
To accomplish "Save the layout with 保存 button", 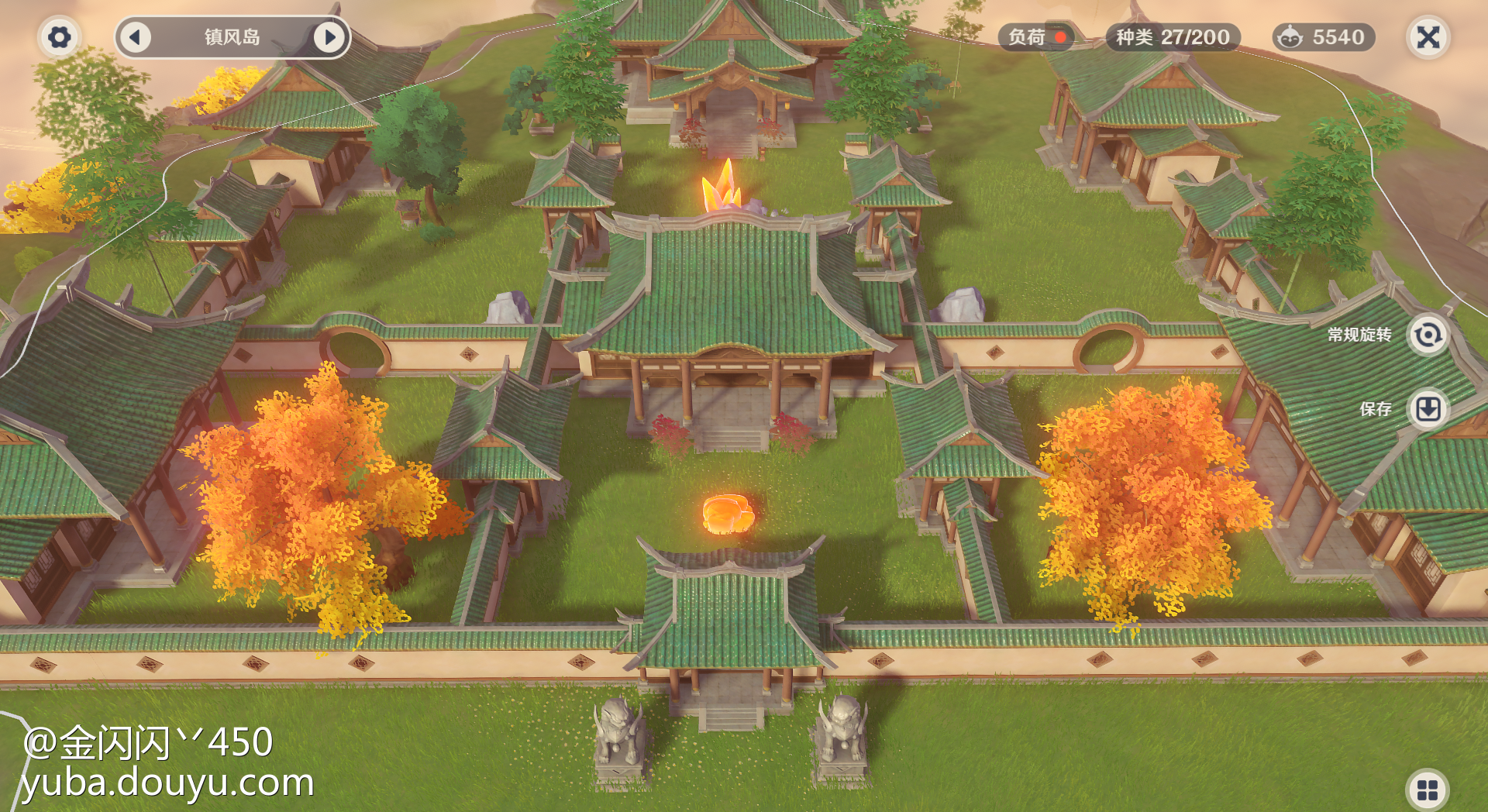I will [x=1428, y=408].
